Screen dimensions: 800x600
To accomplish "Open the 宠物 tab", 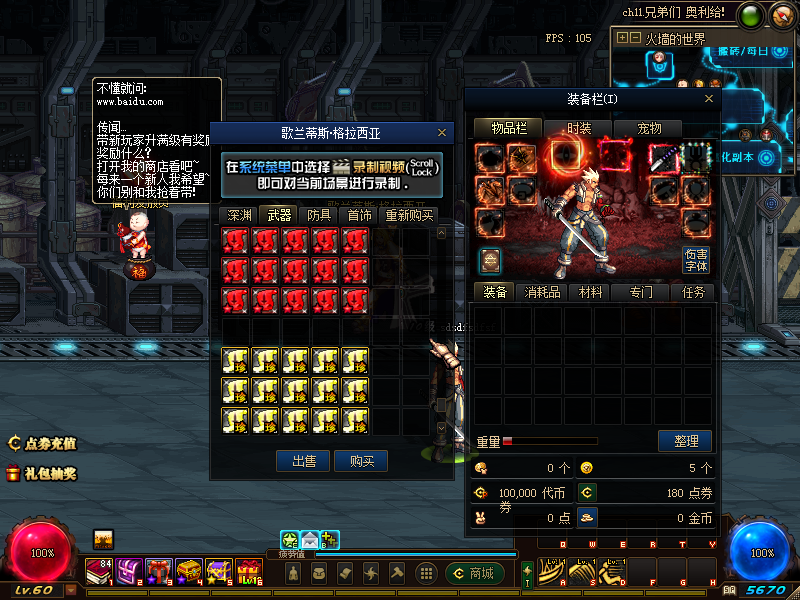I will click(x=649, y=128).
